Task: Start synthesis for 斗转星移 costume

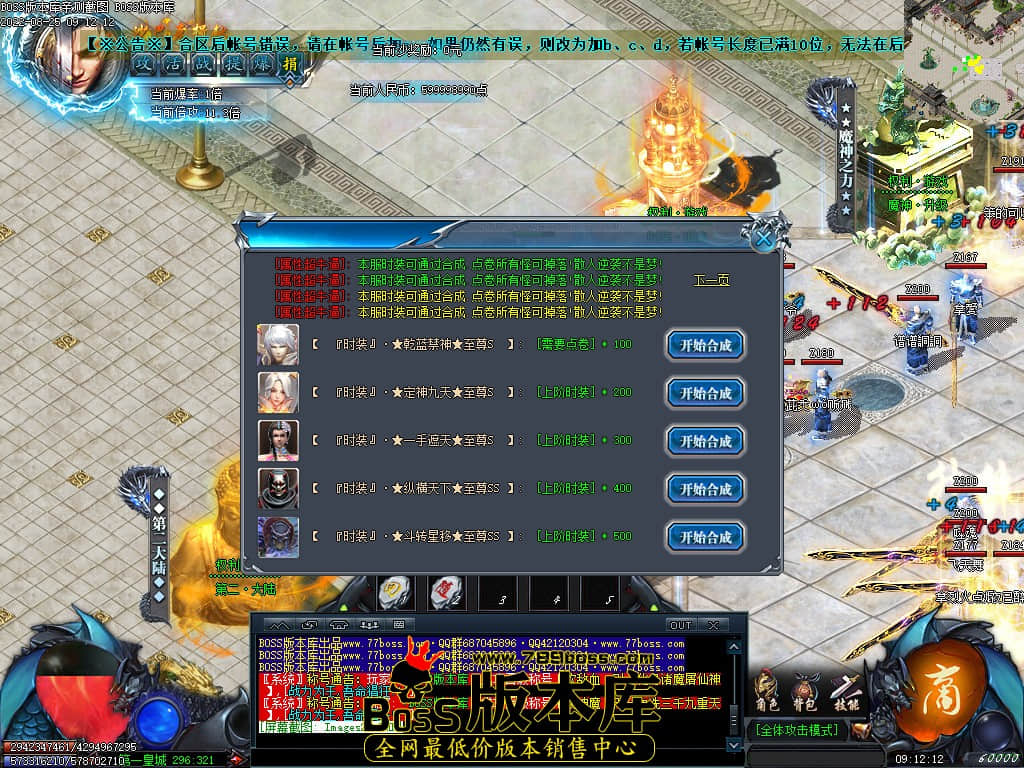Action: pyautogui.click(x=706, y=537)
